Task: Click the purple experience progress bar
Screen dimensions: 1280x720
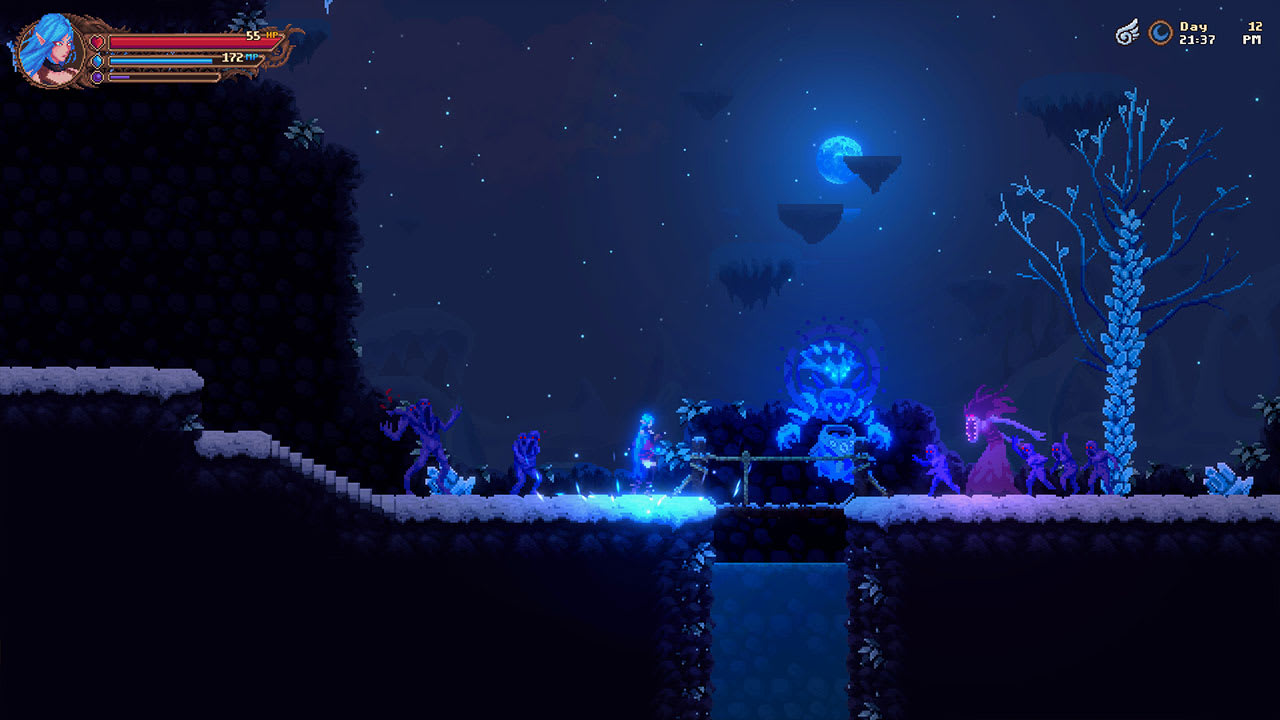Action: 120,77
